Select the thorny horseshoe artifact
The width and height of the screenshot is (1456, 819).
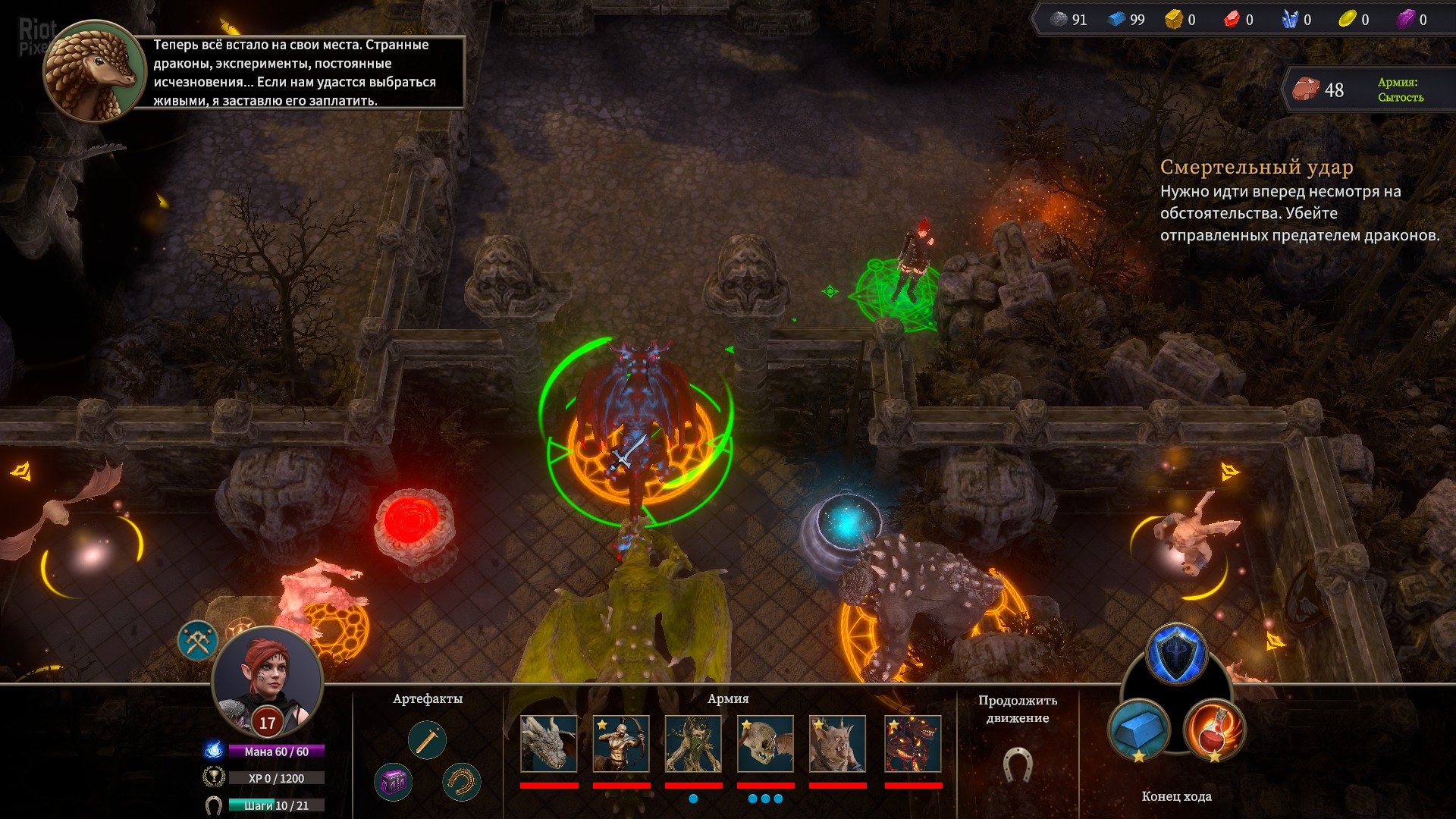pyautogui.click(x=461, y=782)
